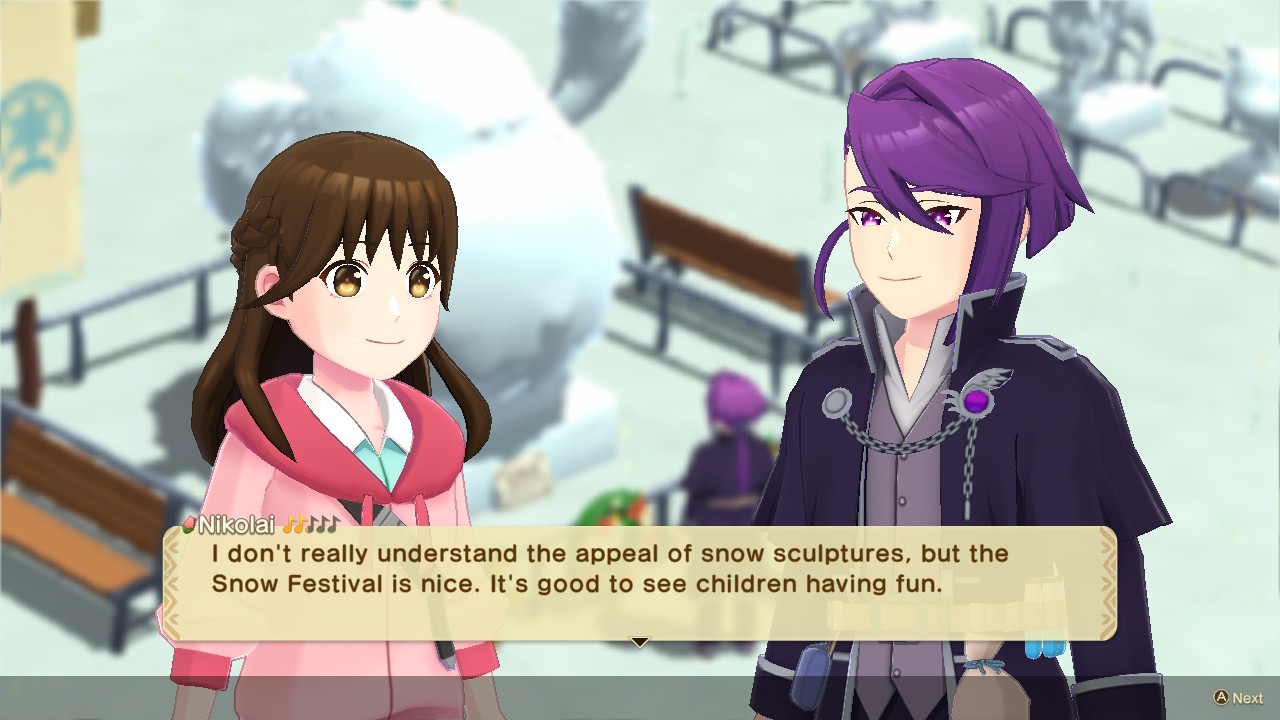The height and width of the screenshot is (720, 1280).
Task: Click the blue potion bottles on Nikolai's satchel
Action: [x=1043, y=650]
